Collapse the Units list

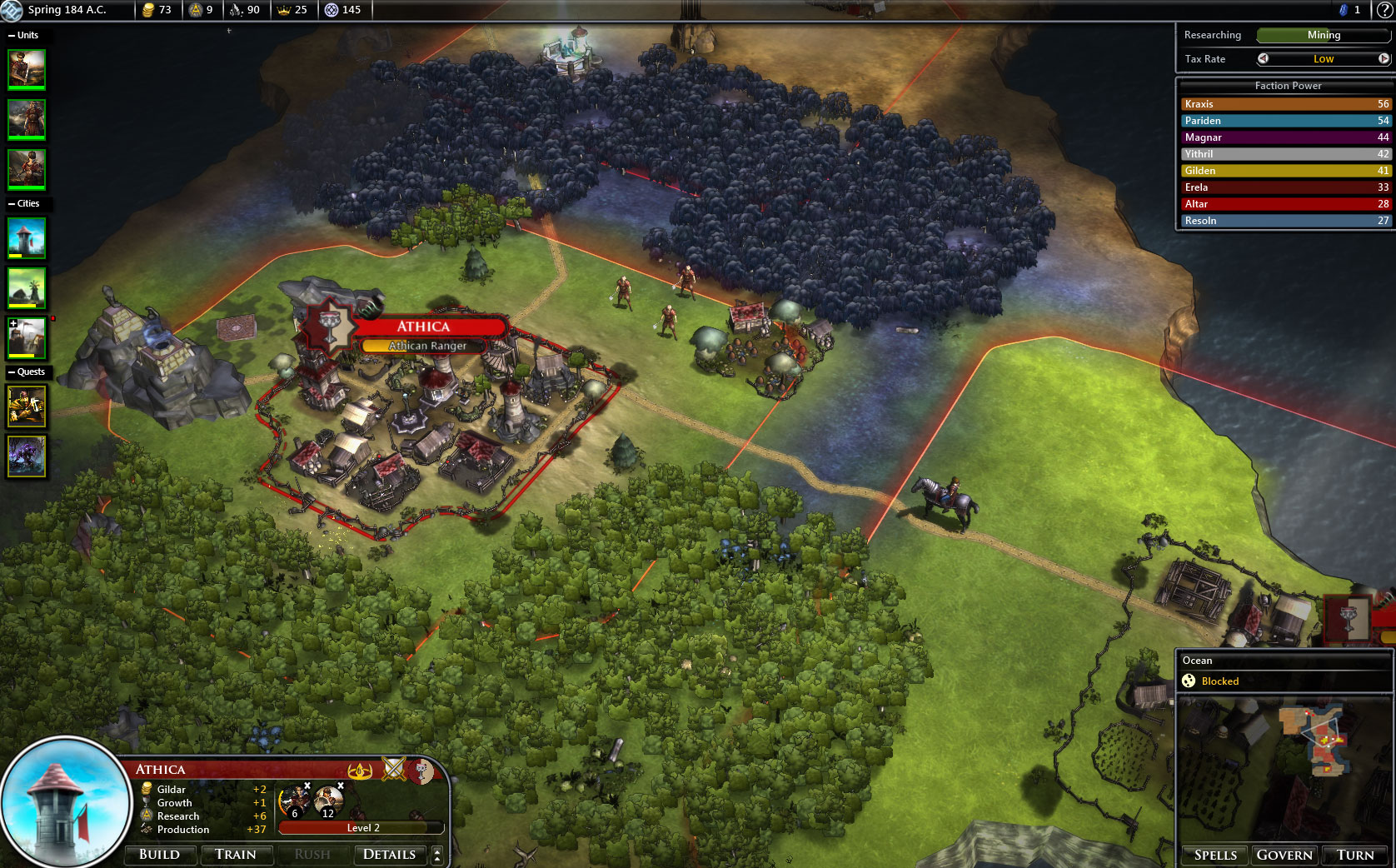click(x=12, y=35)
